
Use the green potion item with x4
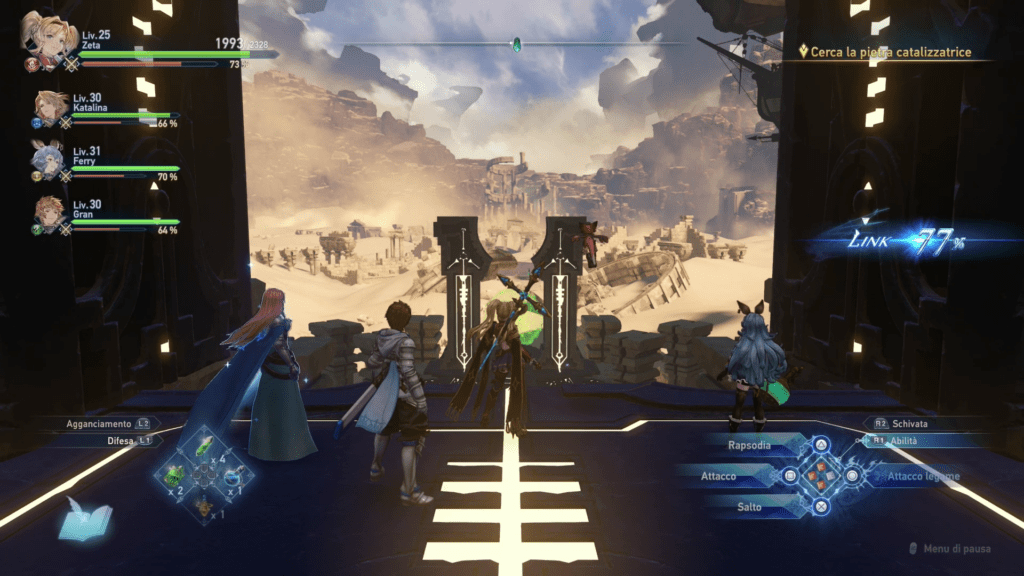pos(202,444)
